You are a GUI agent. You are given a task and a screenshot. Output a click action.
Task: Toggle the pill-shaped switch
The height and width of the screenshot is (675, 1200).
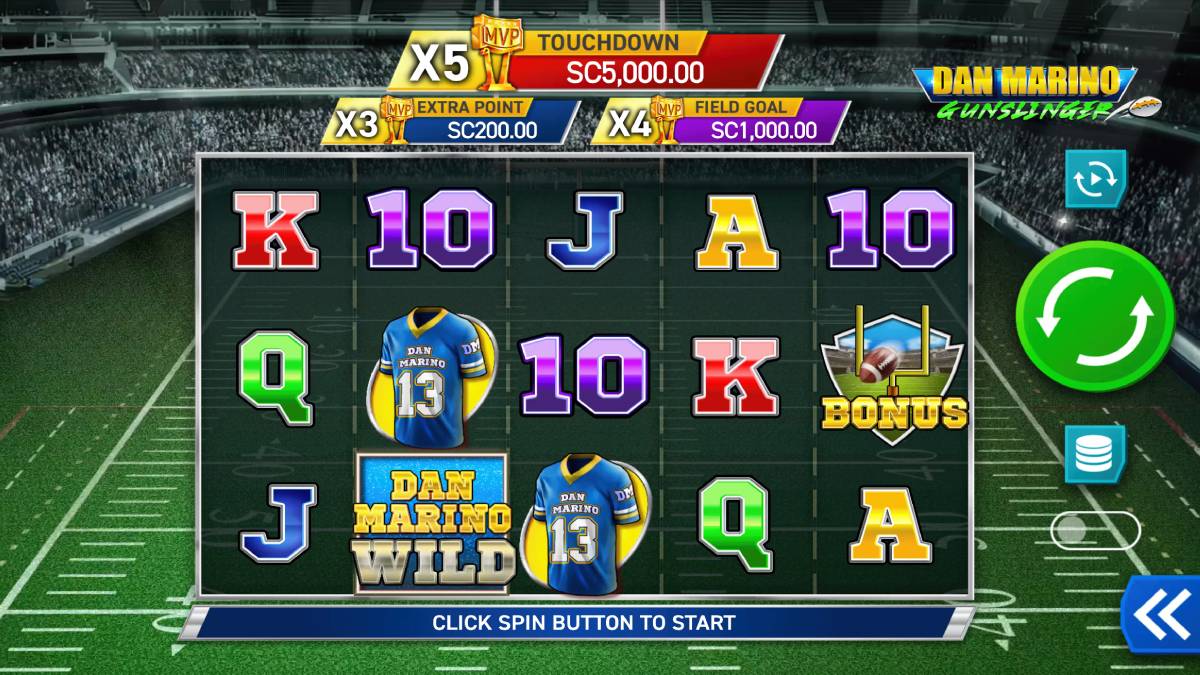pyautogui.click(x=1094, y=530)
